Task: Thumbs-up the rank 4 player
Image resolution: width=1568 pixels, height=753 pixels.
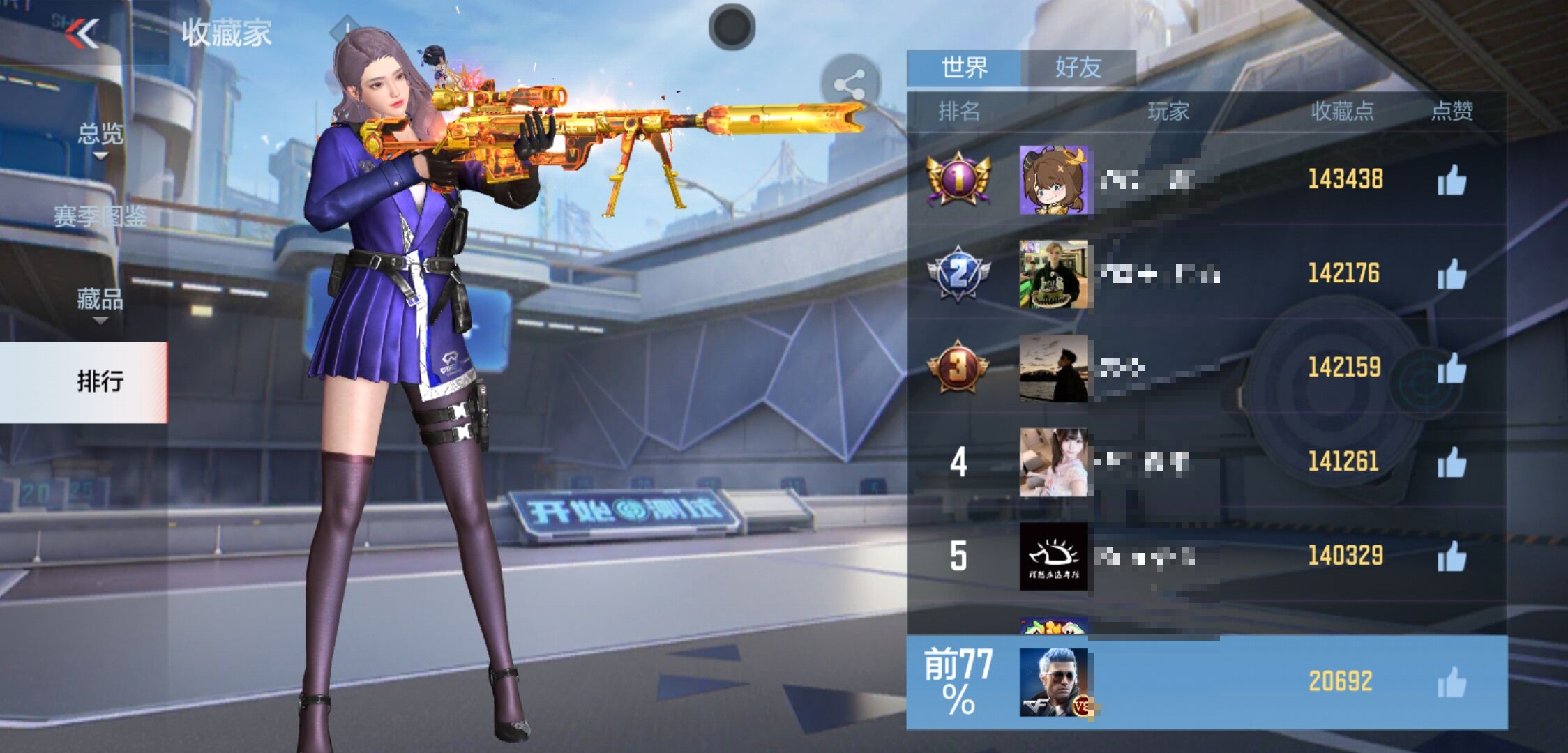Action: [x=1452, y=462]
